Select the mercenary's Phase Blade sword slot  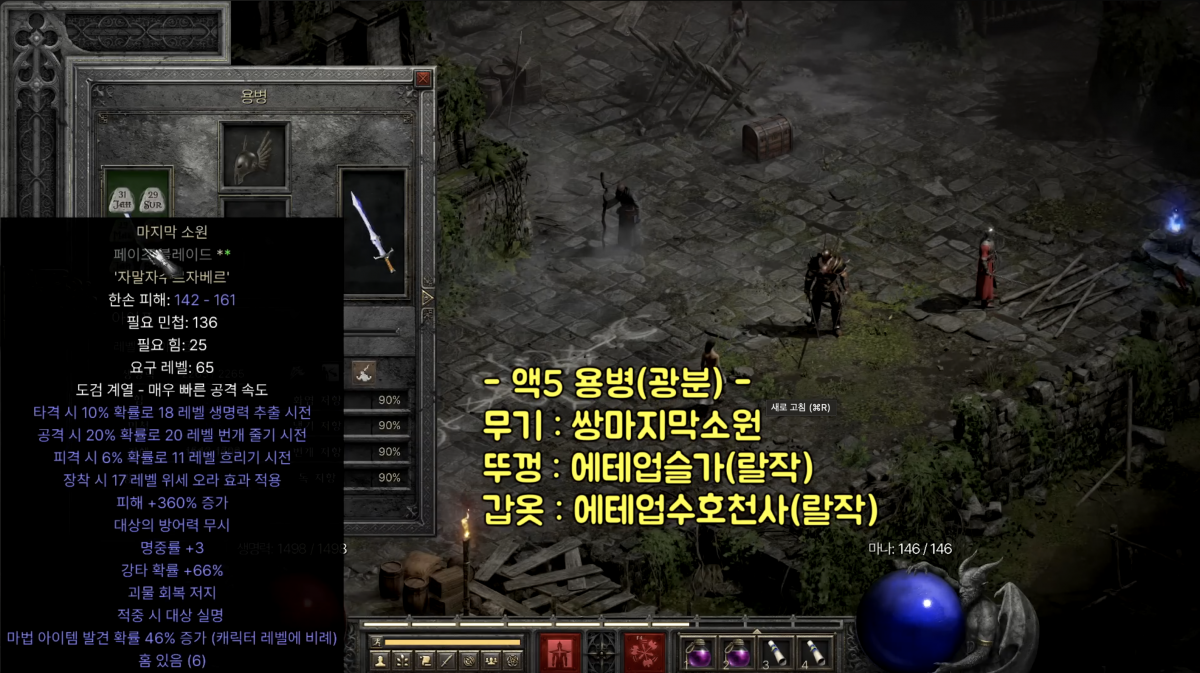point(373,232)
